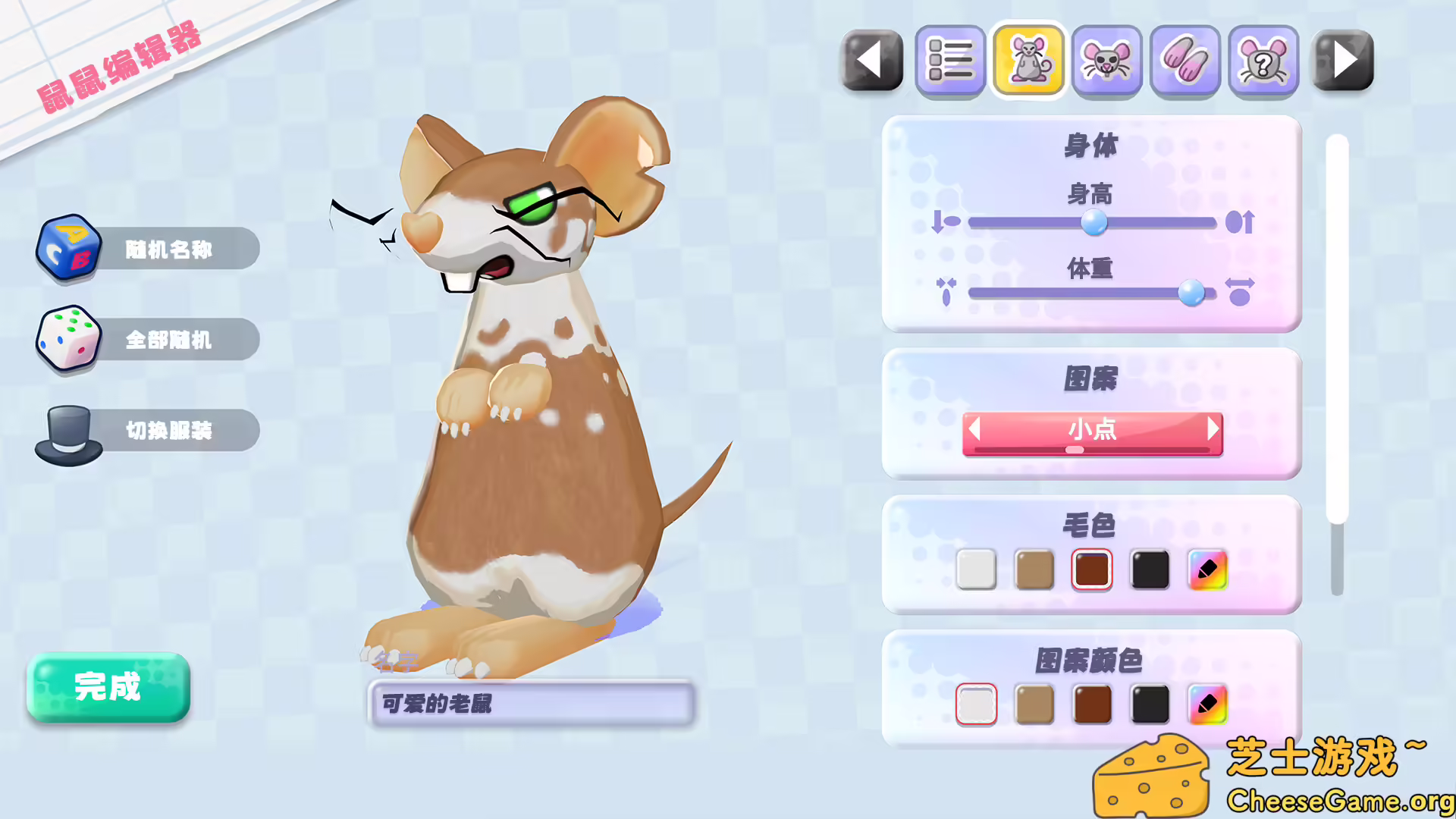This screenshot has width=1456, height=819.
Task: Click the 随机名称 dice icon
Action: (67, 248)
